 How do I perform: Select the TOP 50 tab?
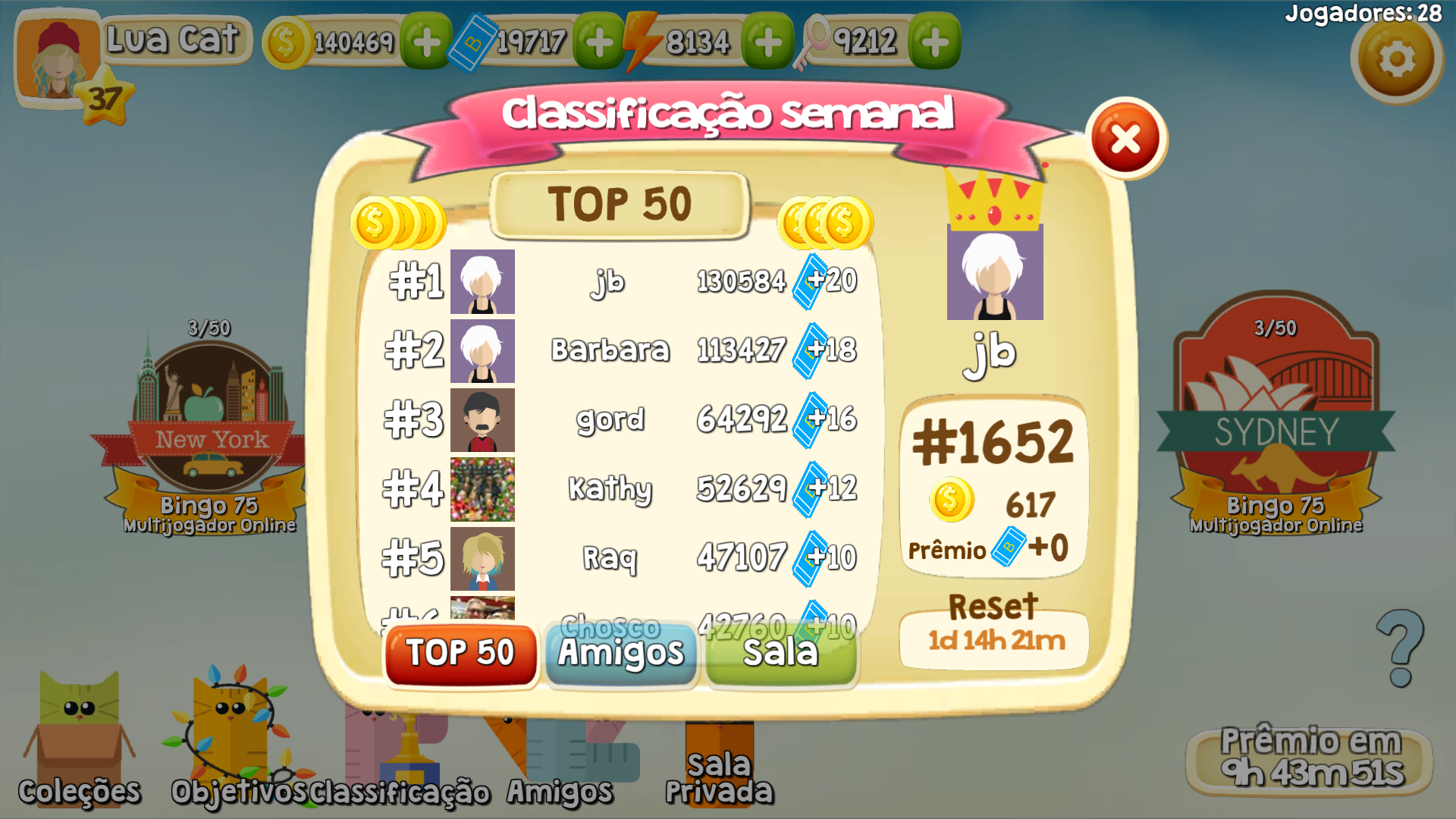(460, 653)
